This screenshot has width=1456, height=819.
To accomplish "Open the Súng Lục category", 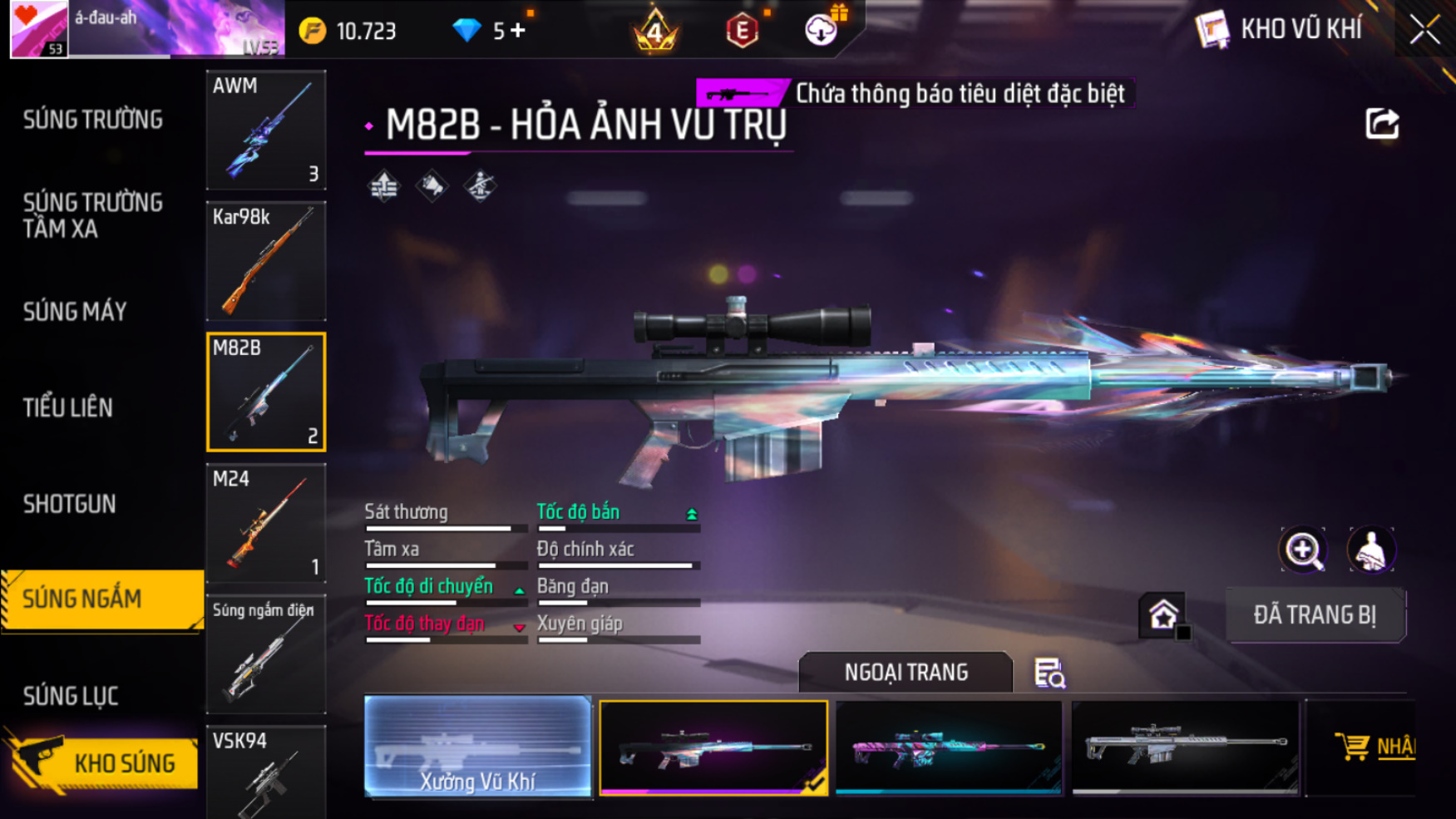I will [71, 695].
